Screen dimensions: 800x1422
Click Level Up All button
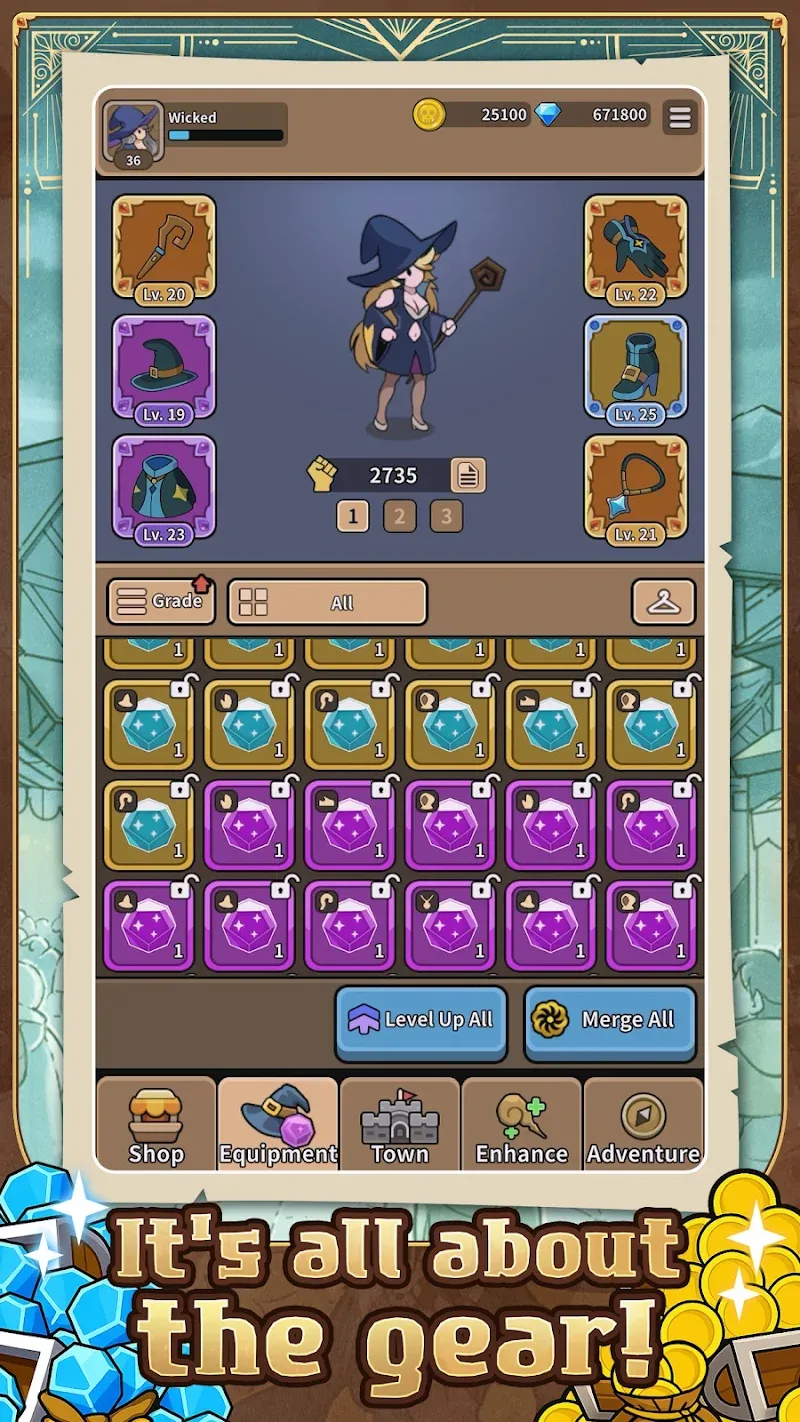(x=420, y=1021)
